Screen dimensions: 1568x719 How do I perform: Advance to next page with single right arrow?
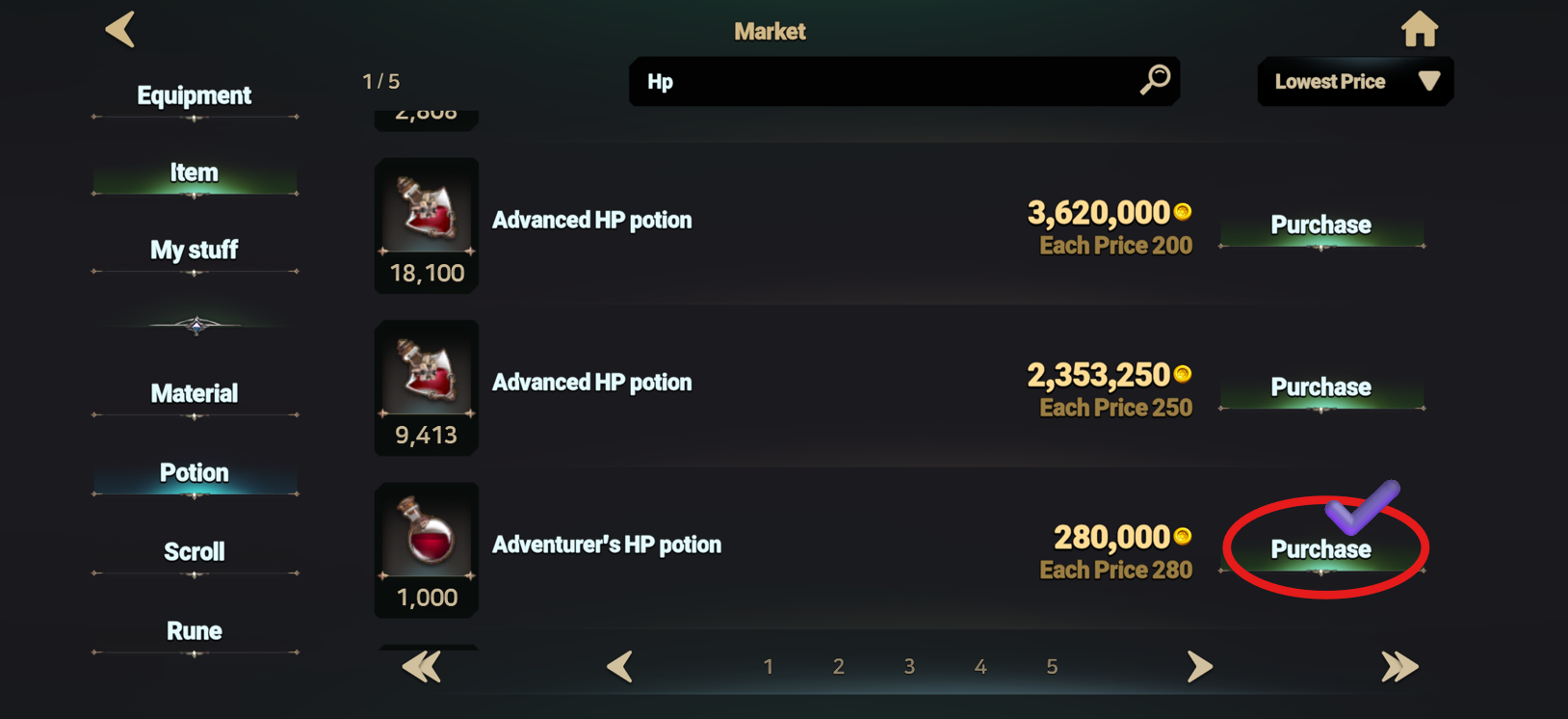click(1199, 666)
